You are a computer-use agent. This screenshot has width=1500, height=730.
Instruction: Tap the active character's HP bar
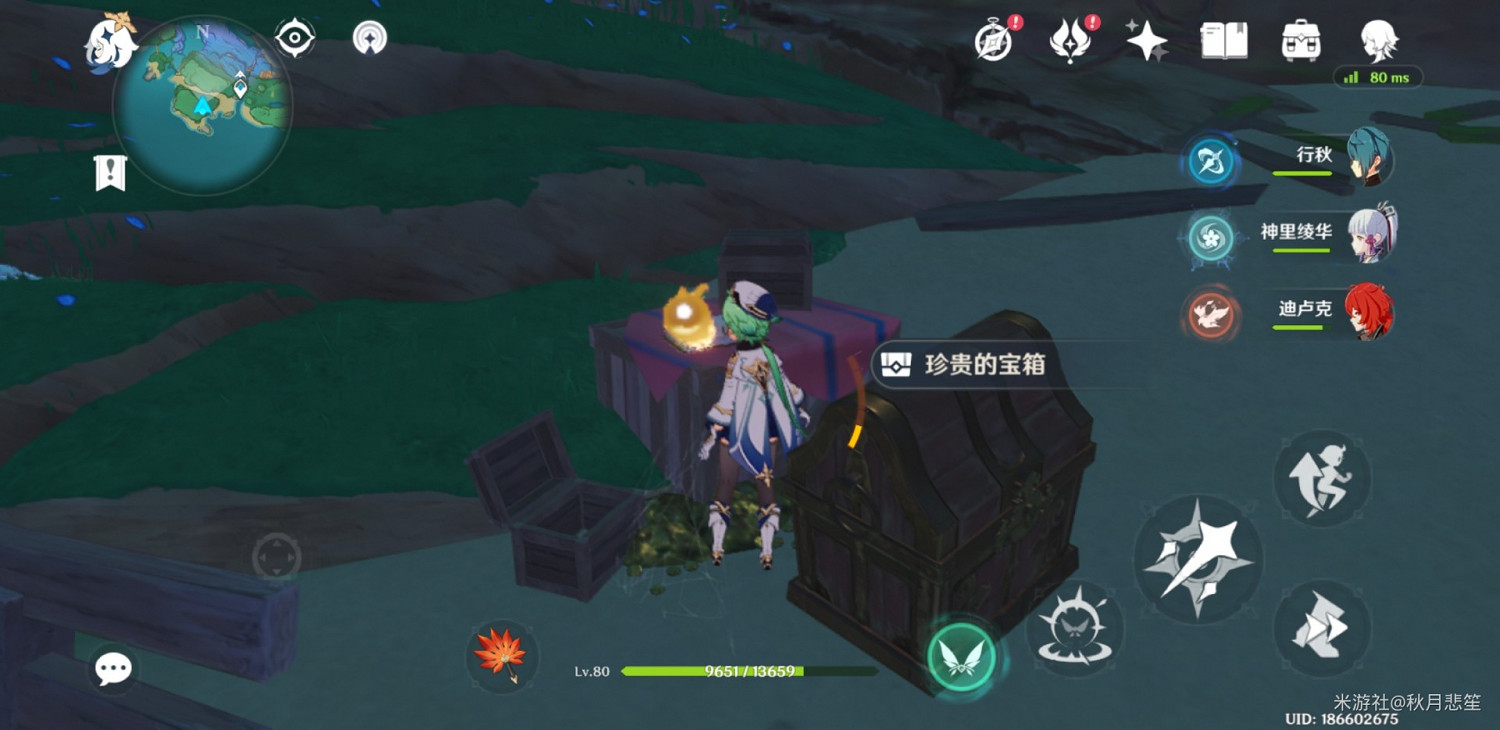pyautogui.click(x=710, y=672)
